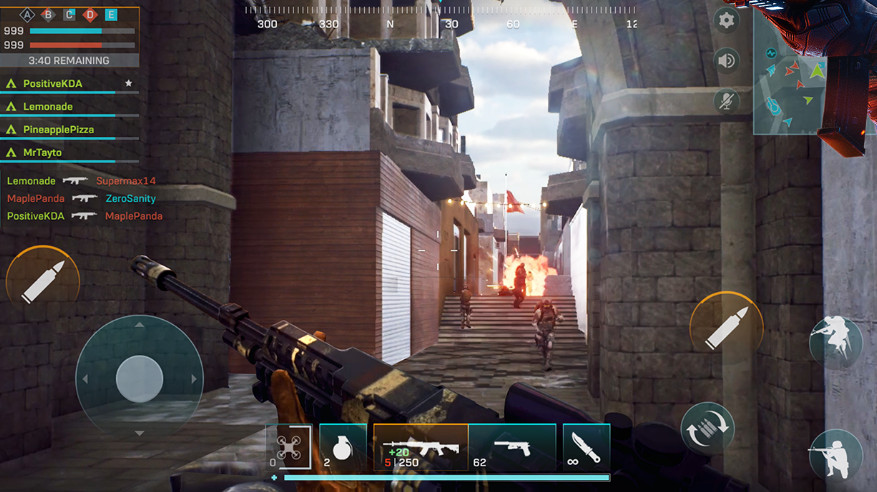The width and height of the screenshot is (877, 492).
Task: Tap the reload button with circular arrows
Action: tap(707, 430)
